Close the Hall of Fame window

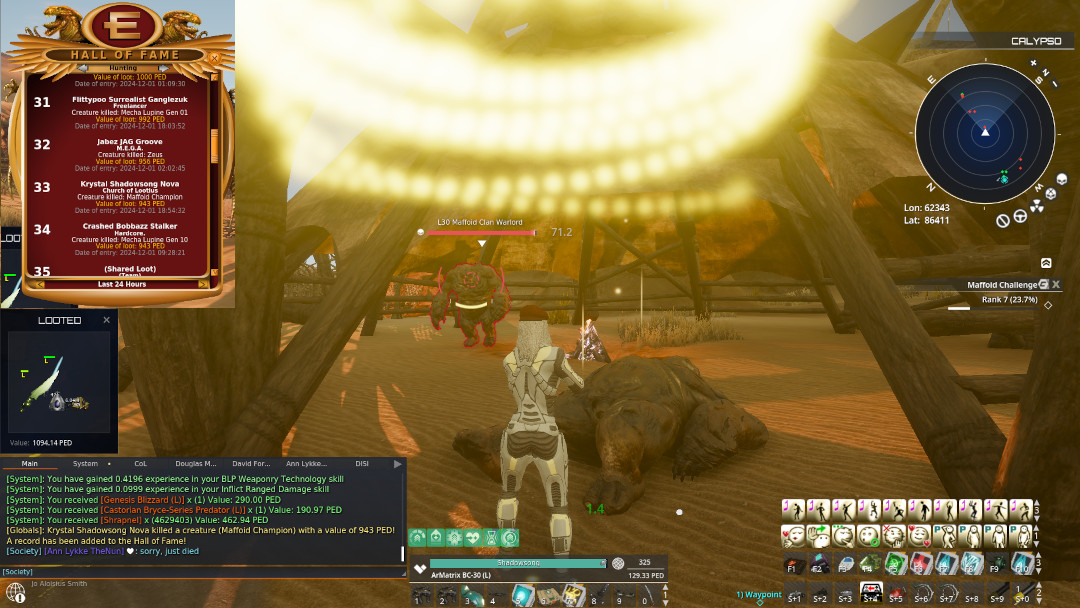click(x=213, y=58)
